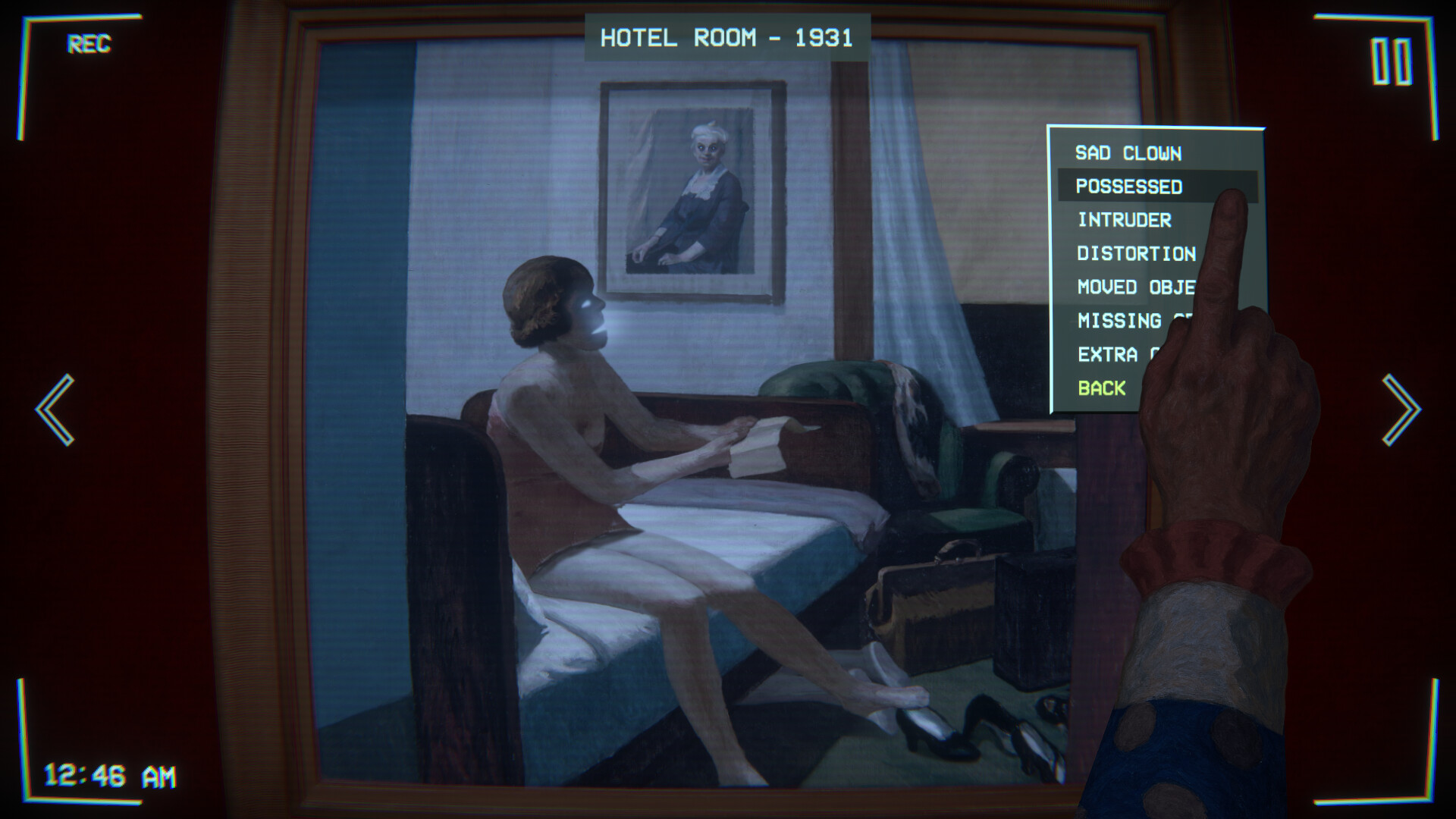Navigate to previous painting with left chevron
The image size is (1456, 819).
click(55, 409)
